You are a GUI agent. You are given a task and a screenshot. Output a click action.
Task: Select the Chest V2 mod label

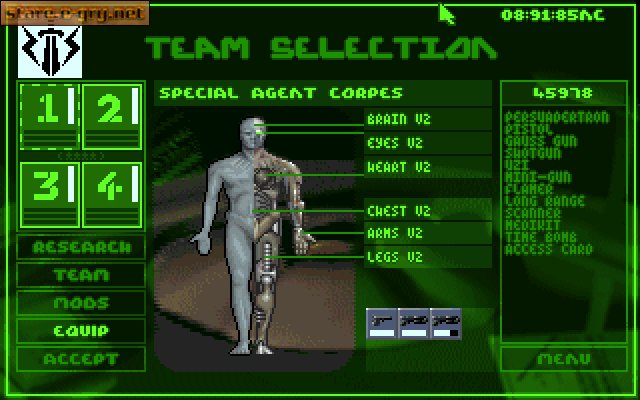click(x=397, y=211)
